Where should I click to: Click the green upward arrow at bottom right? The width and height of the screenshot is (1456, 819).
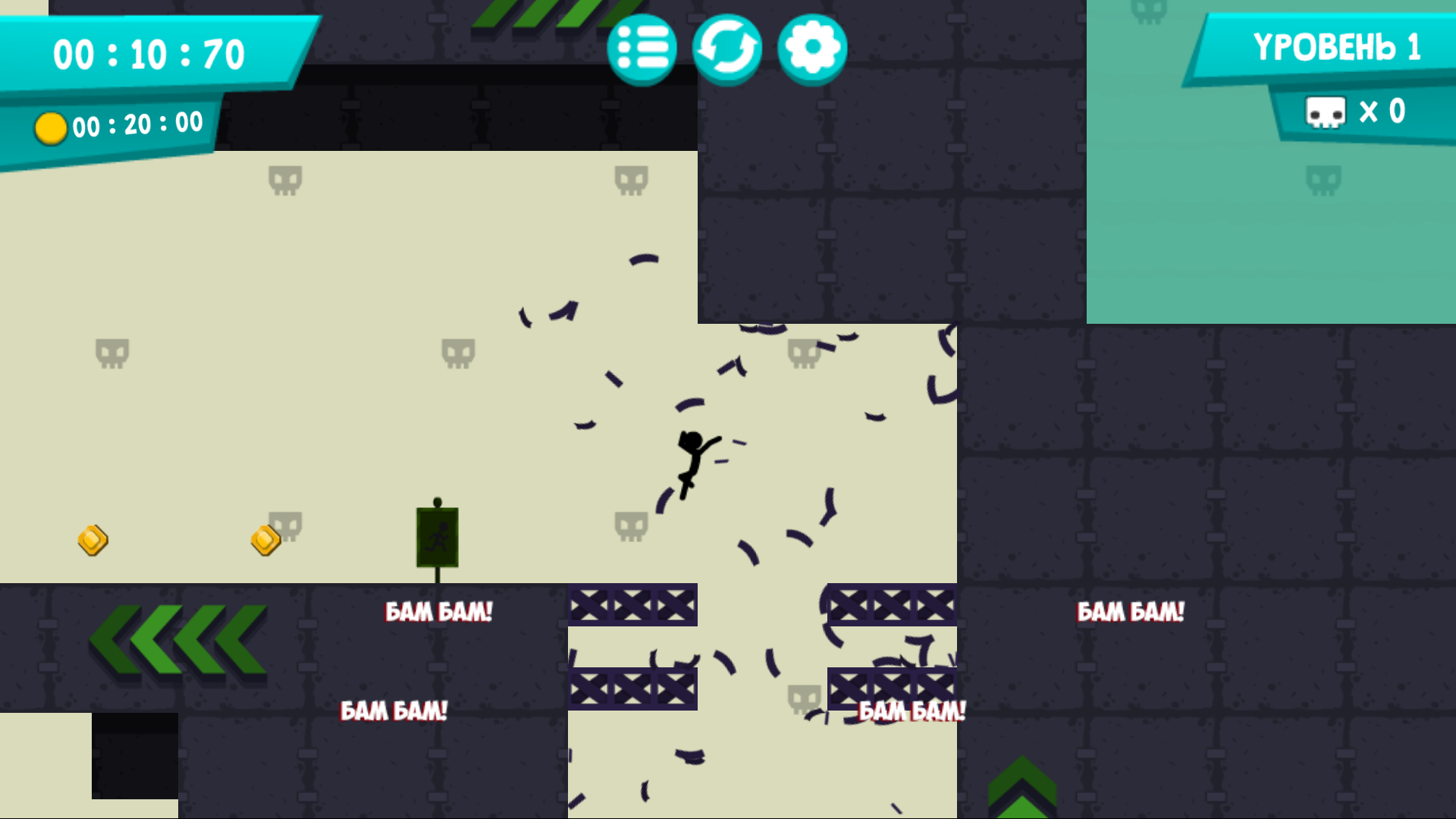coord(1022,785)
